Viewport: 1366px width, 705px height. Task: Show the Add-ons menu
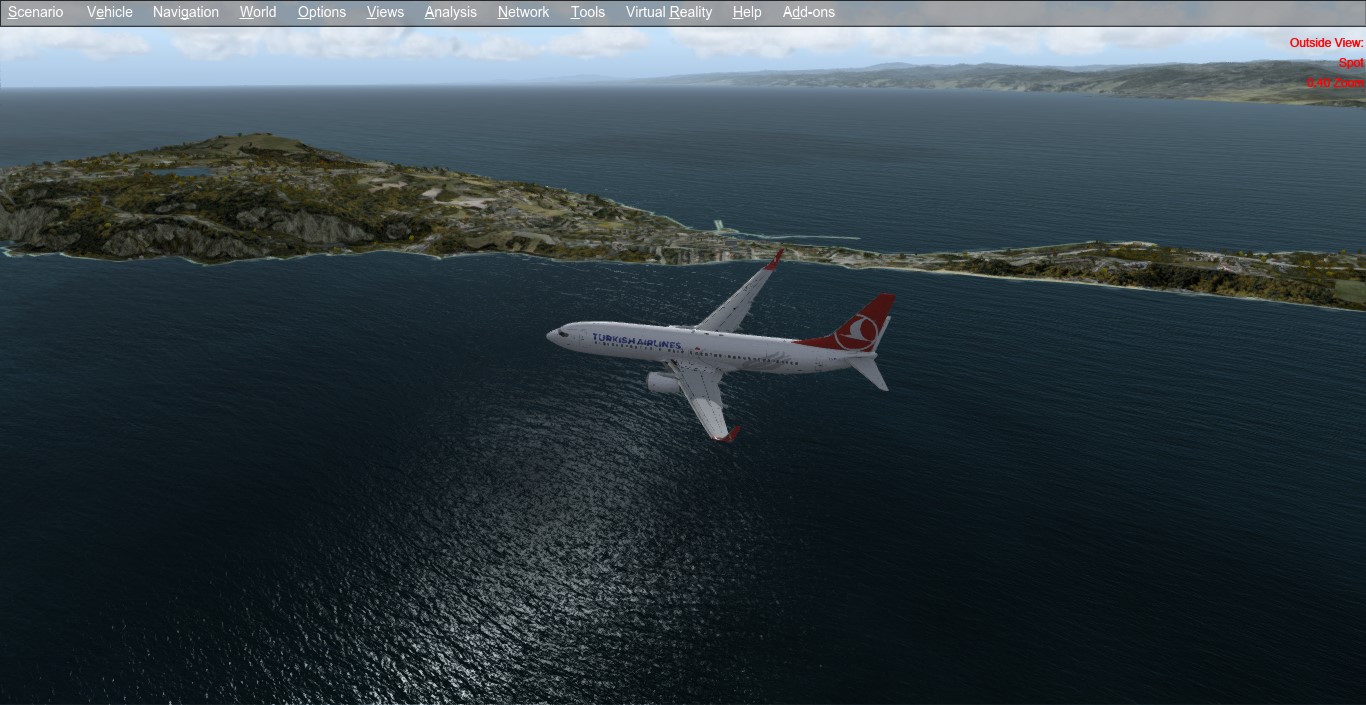click(x=809, y=12)
